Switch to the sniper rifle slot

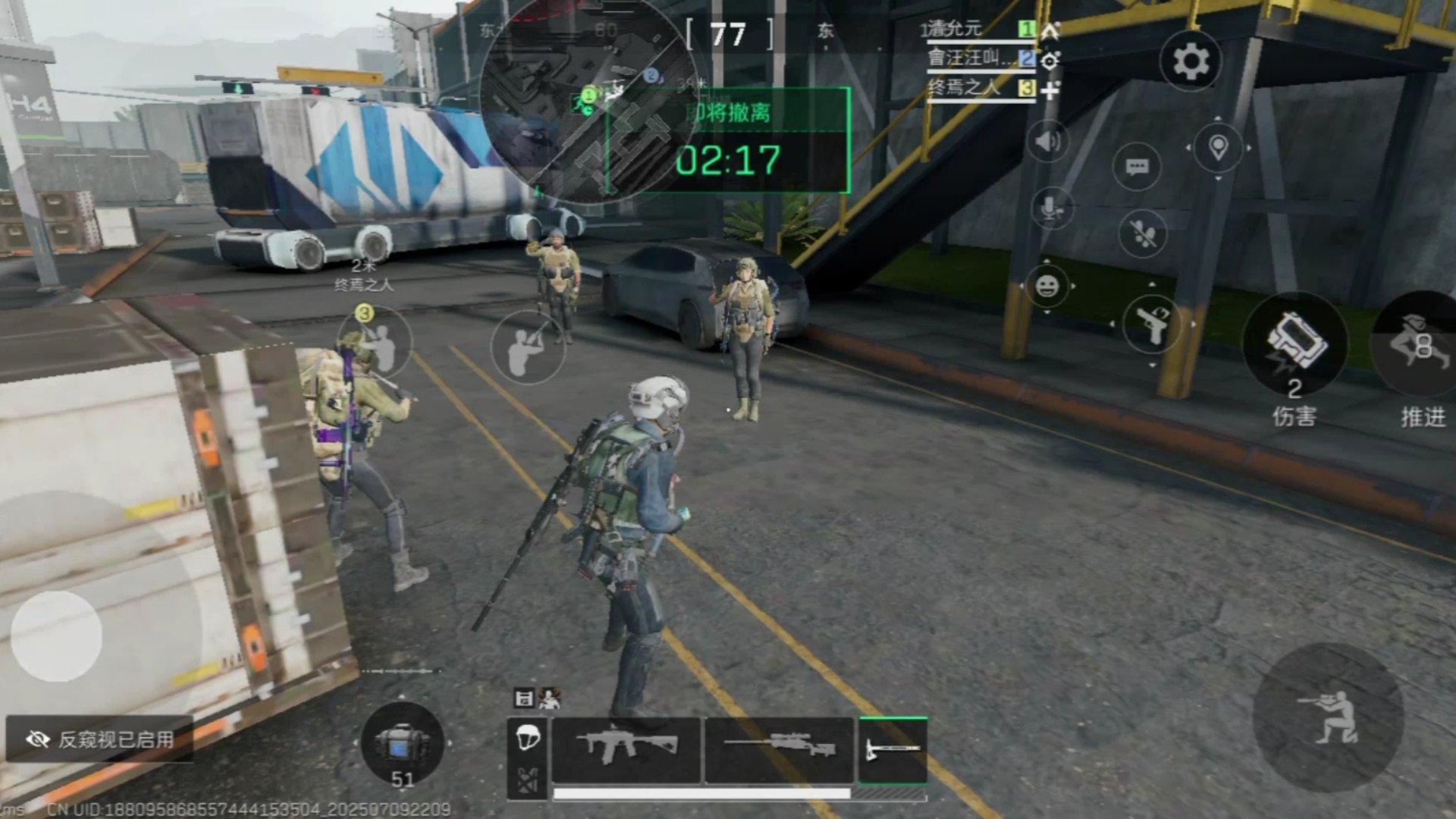pyautogui.click(x=780, y=749)
